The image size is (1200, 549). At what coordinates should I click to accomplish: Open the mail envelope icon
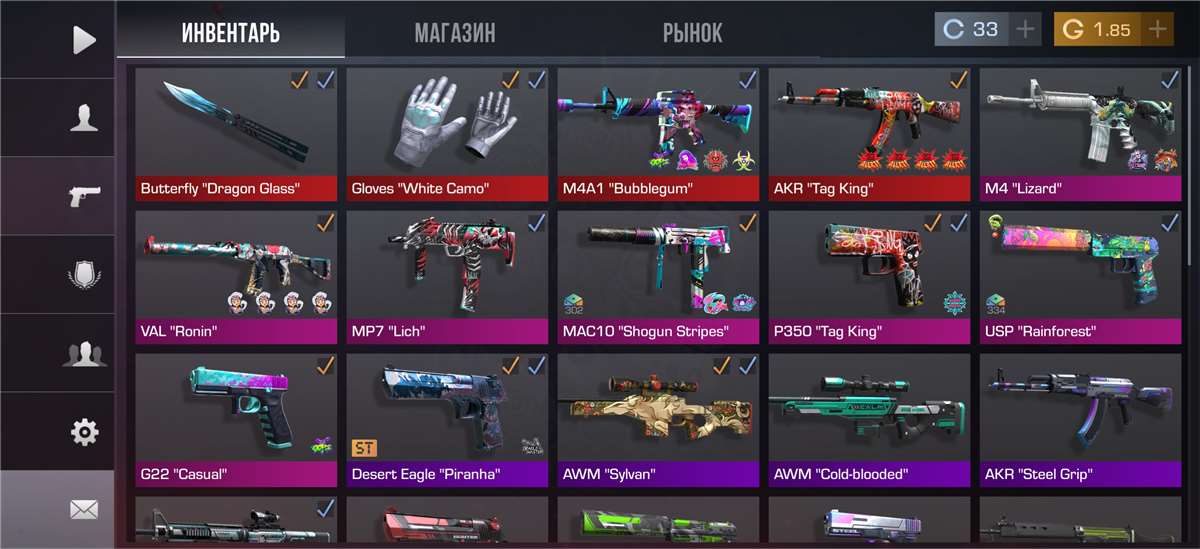click(x=84, y=510)
